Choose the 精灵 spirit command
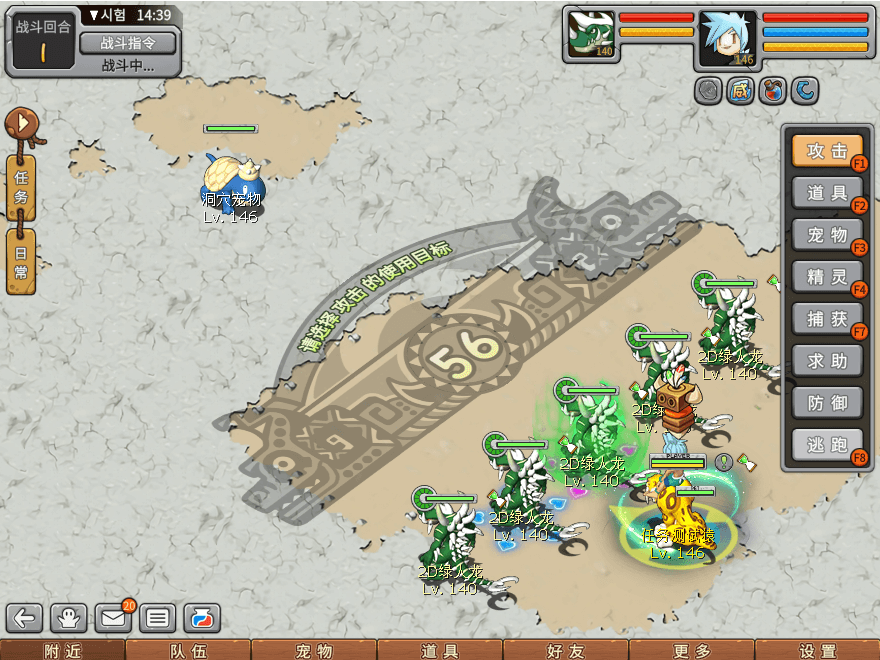880x660 pixels. click(827, 277)
